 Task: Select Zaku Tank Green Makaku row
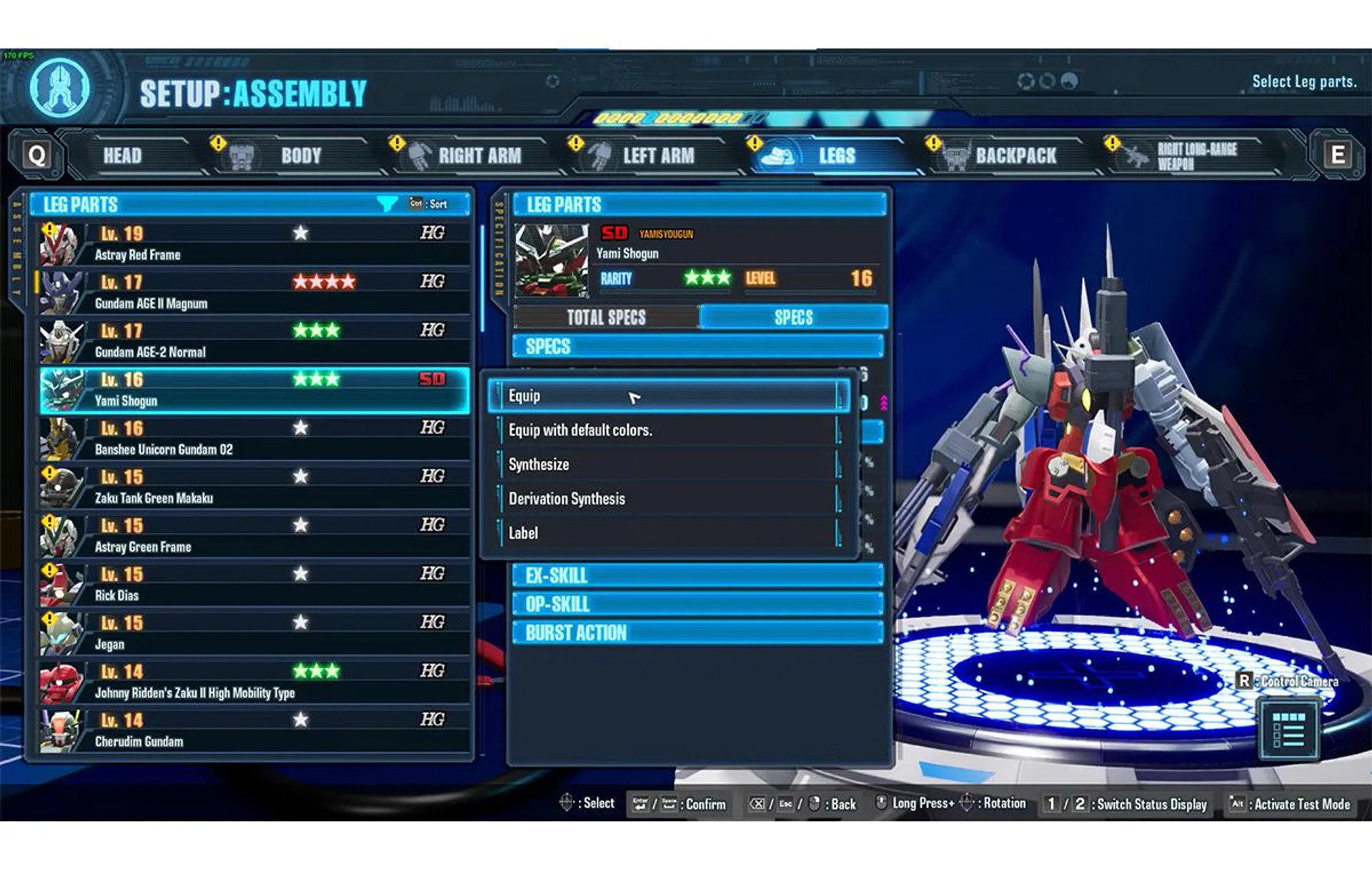(x=254, y=487)
